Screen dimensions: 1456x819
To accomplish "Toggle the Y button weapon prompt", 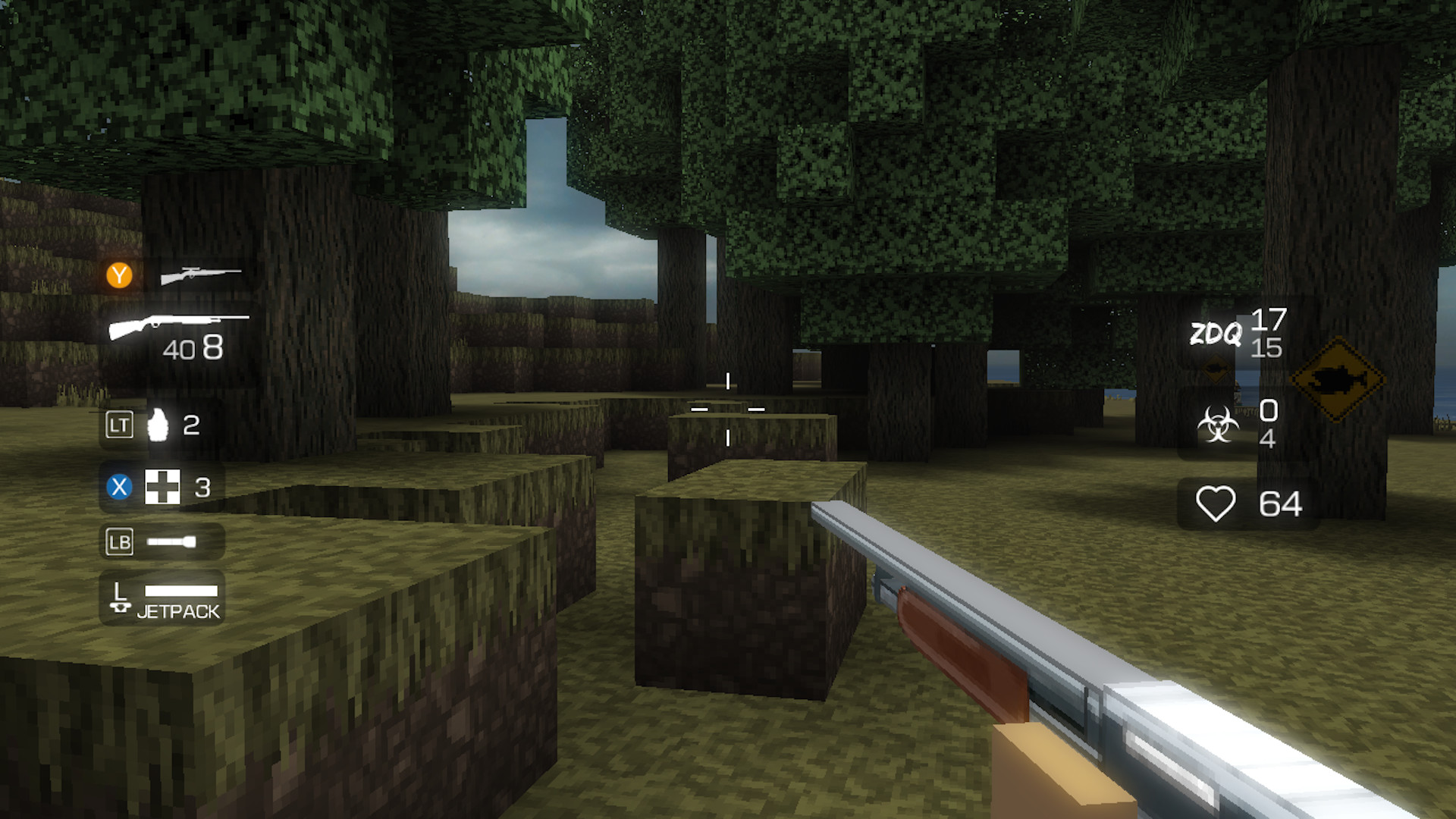I will [x=119, y=275].
